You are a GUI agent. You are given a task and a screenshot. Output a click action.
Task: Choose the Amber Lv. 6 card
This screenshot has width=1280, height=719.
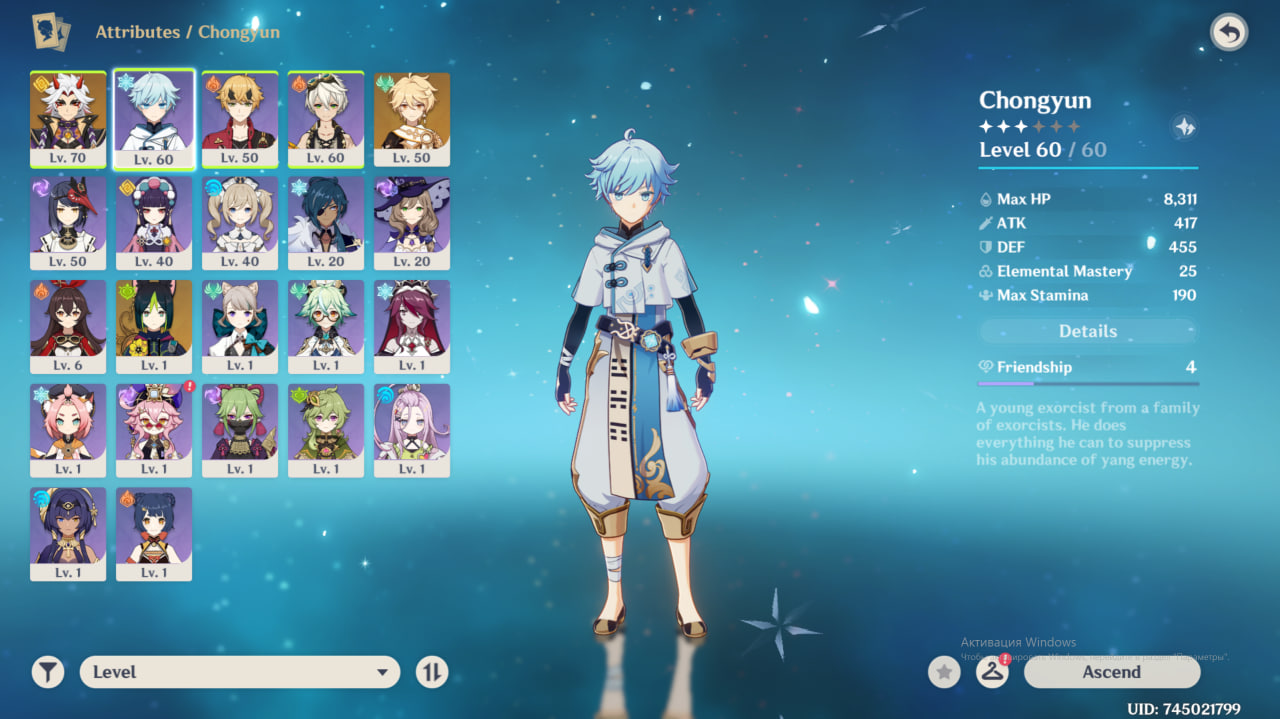point(68,327)
